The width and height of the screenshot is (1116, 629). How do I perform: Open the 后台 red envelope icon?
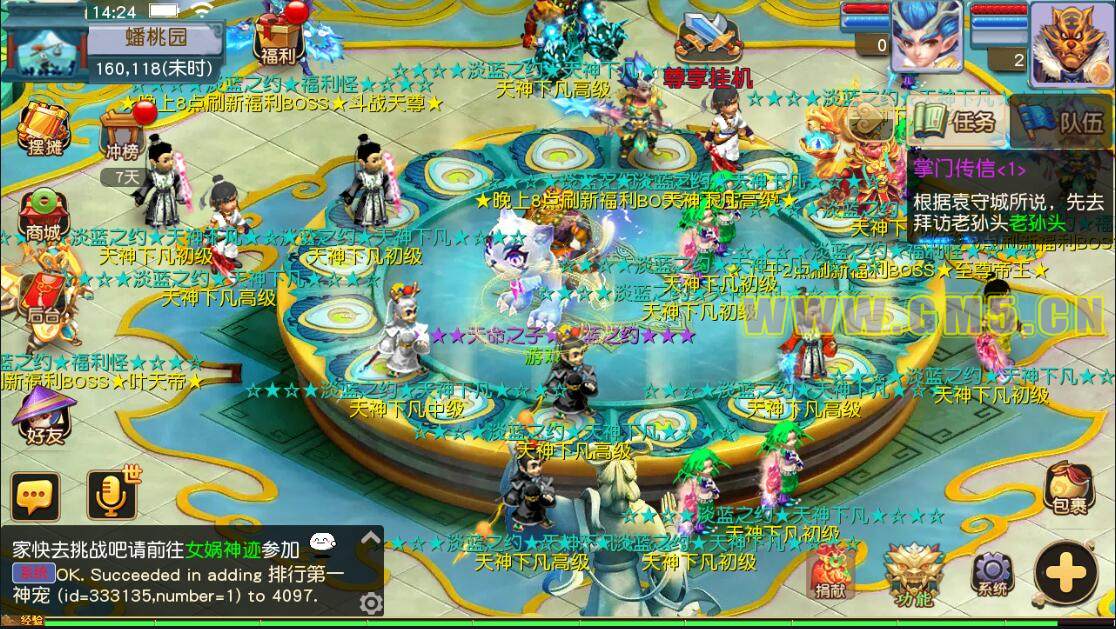[x=43, y=295]
